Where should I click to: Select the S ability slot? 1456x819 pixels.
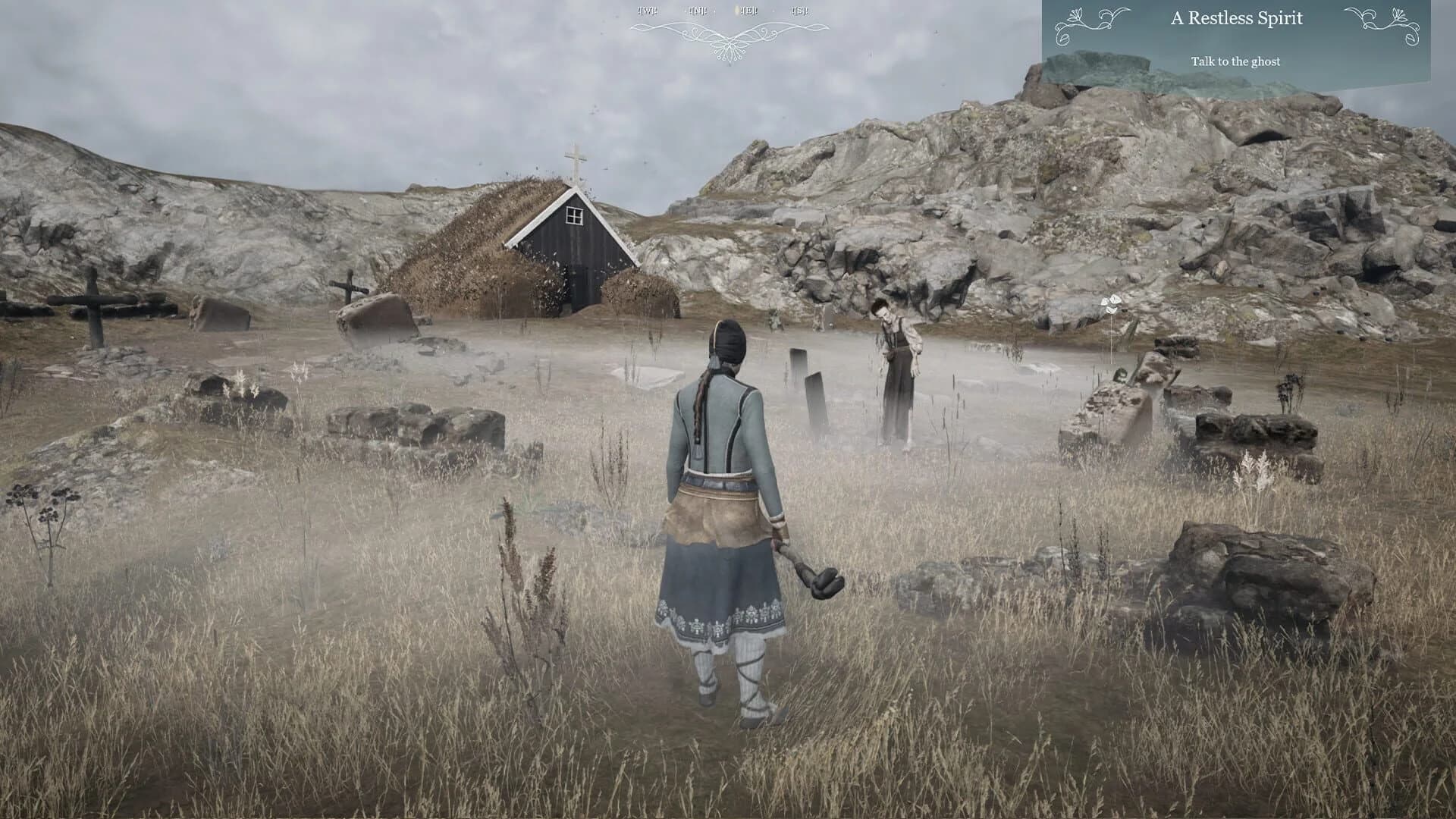[798, 12]
